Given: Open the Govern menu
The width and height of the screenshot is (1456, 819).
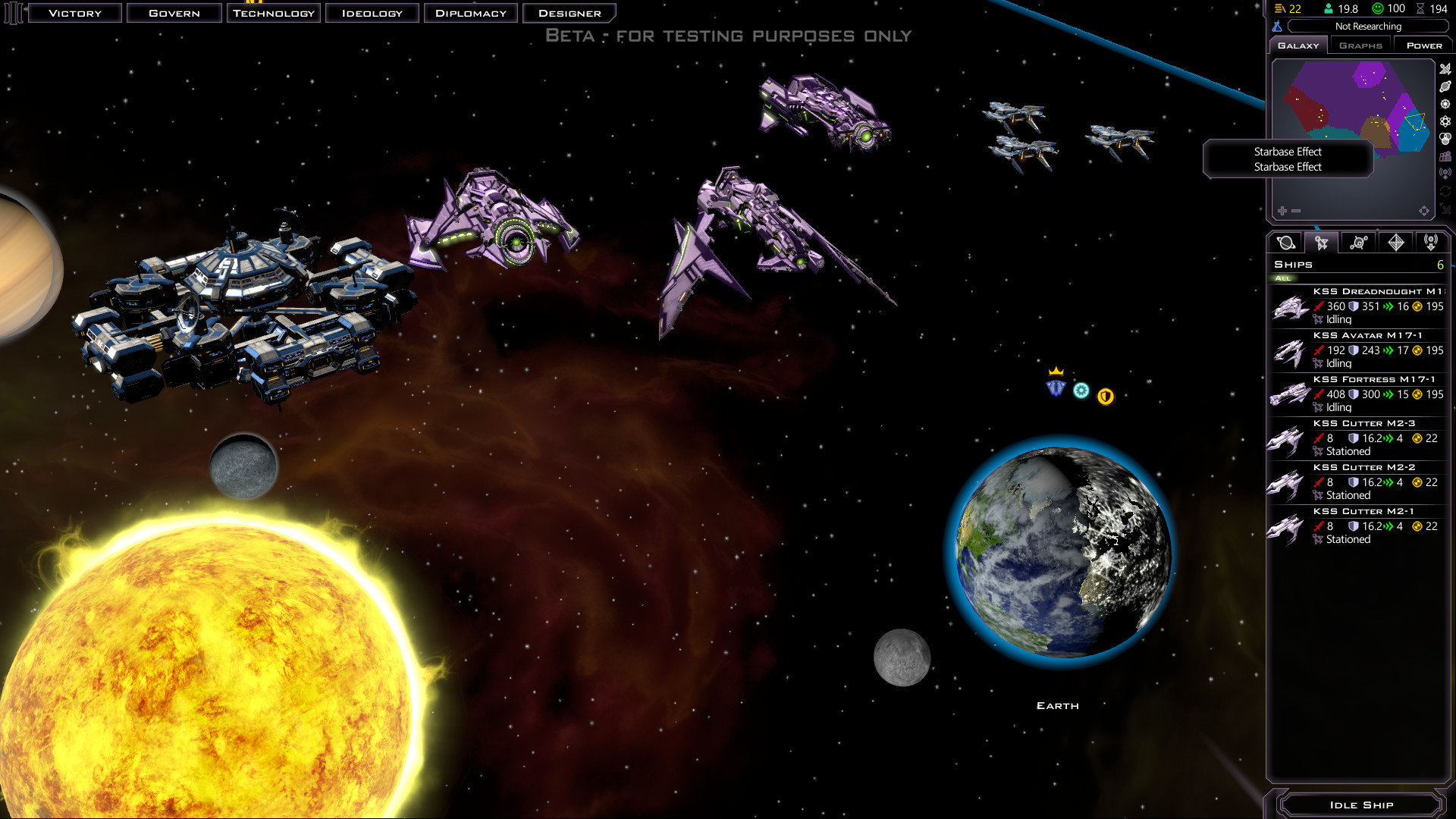Looking at the screenshot, I should pos(174,13).
